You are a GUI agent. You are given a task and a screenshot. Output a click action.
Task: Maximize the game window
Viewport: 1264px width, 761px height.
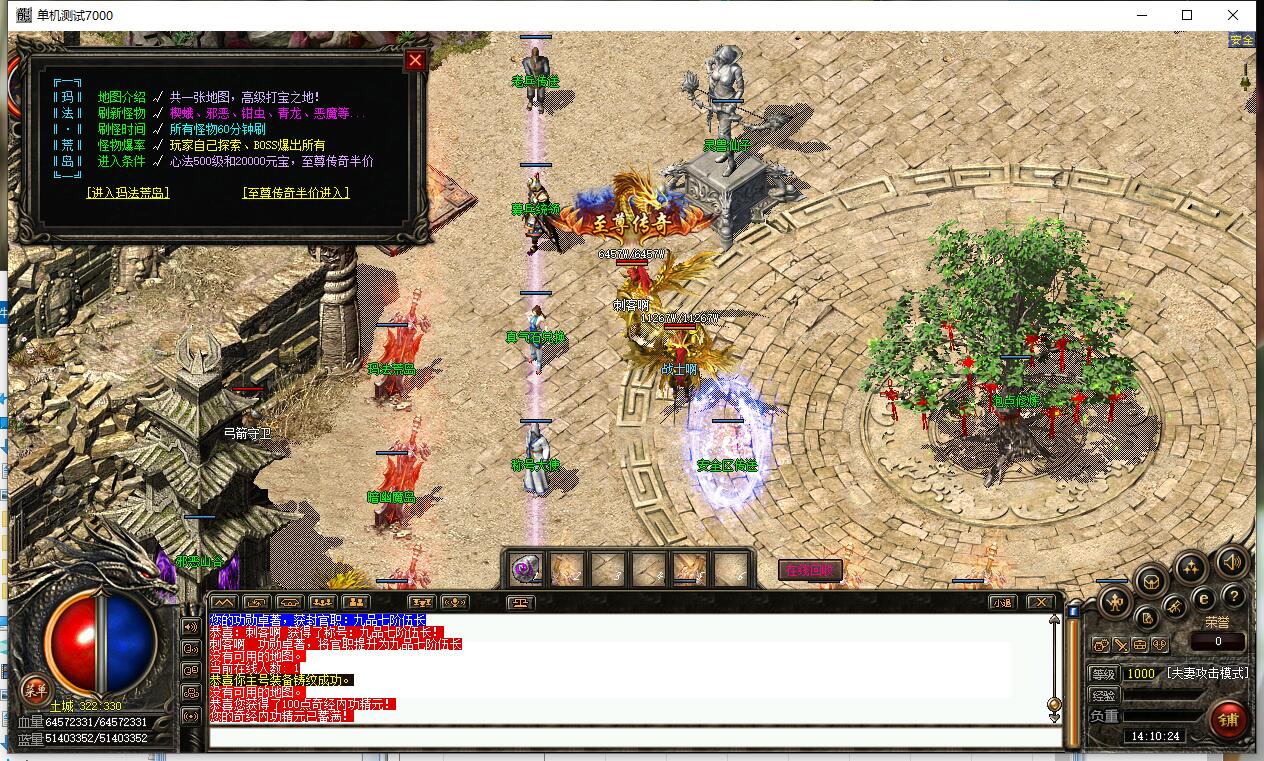(1187, 15)
